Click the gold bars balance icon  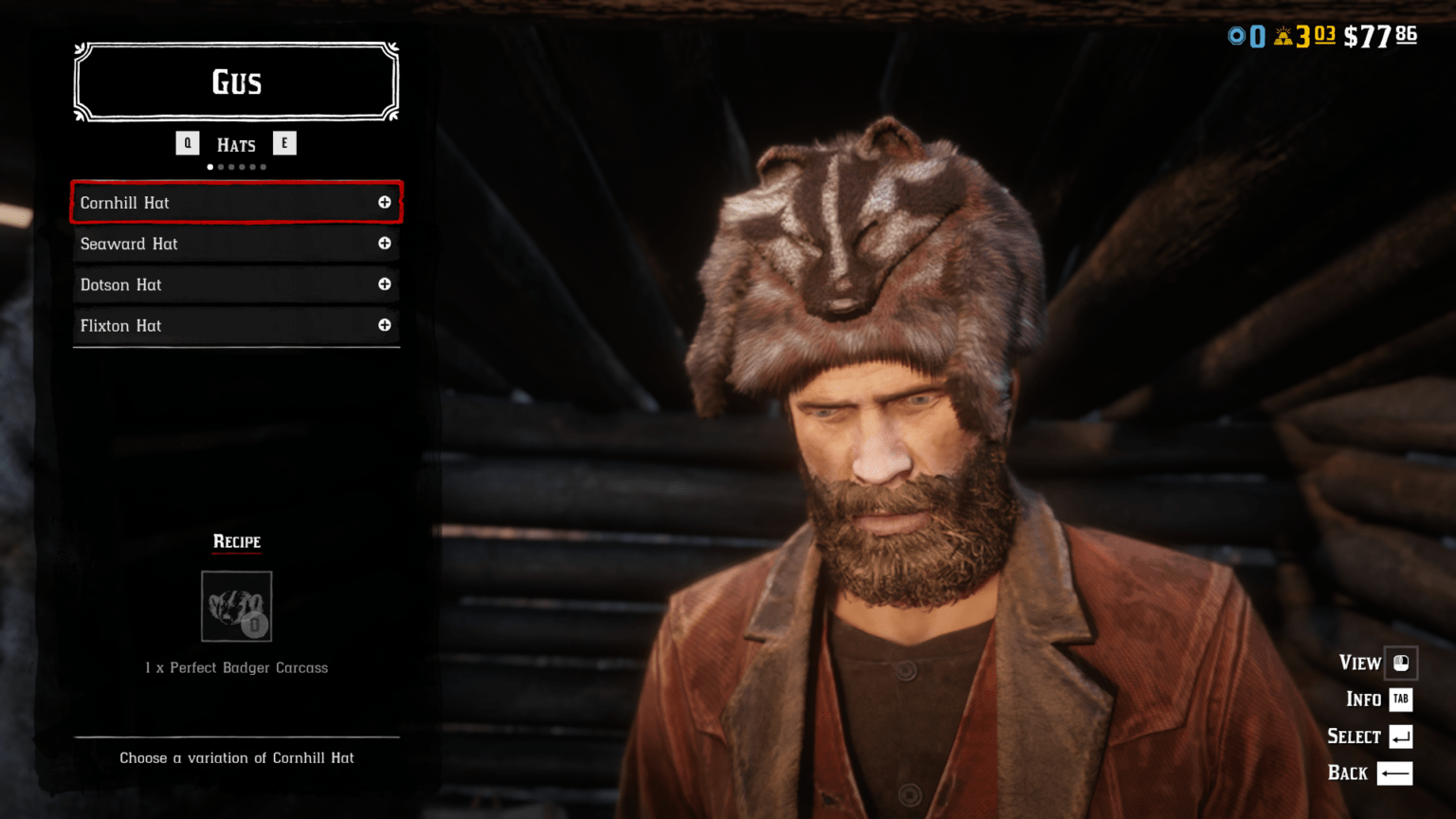1284,36
